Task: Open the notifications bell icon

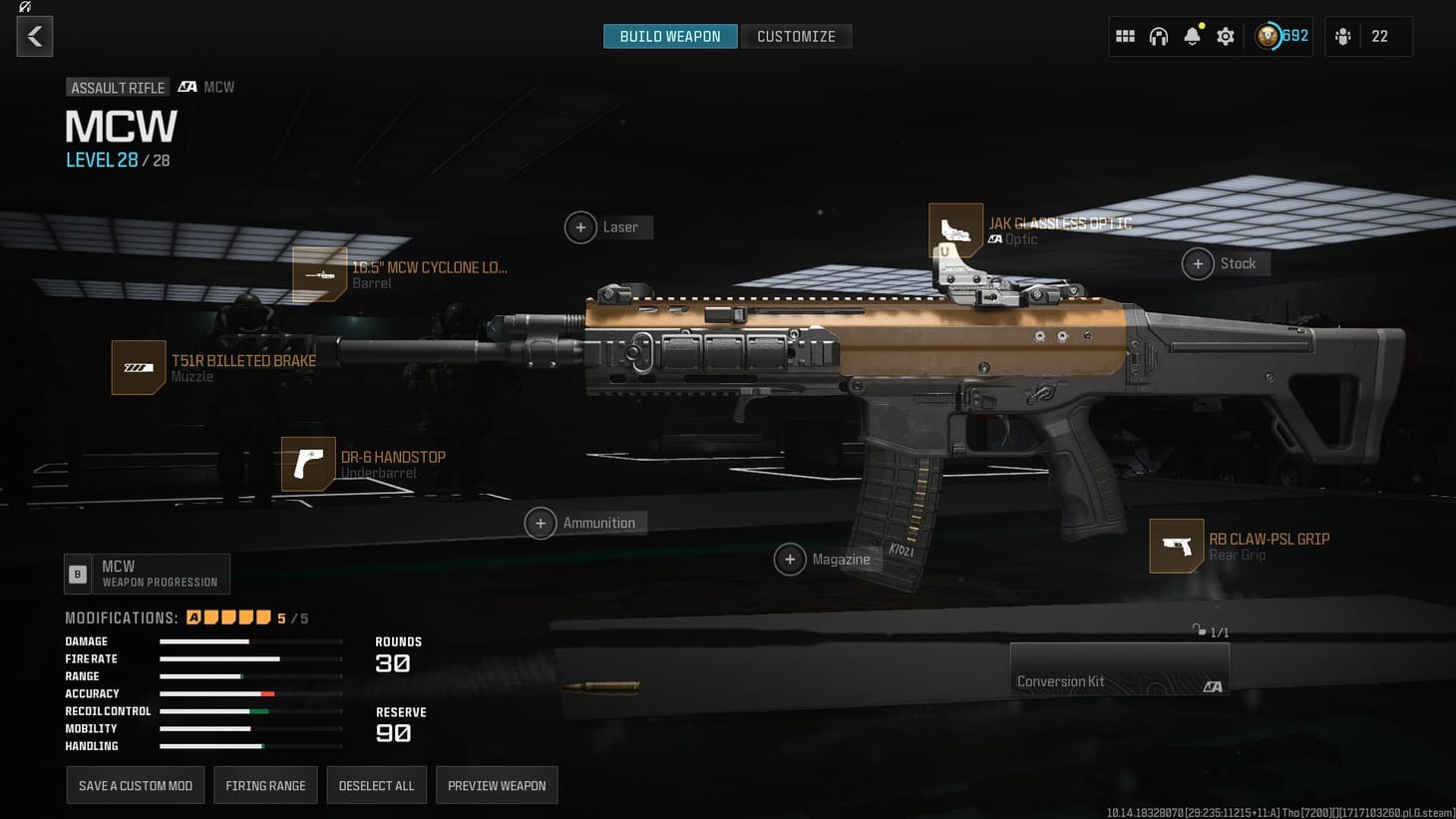Action: pos(1192,36)
